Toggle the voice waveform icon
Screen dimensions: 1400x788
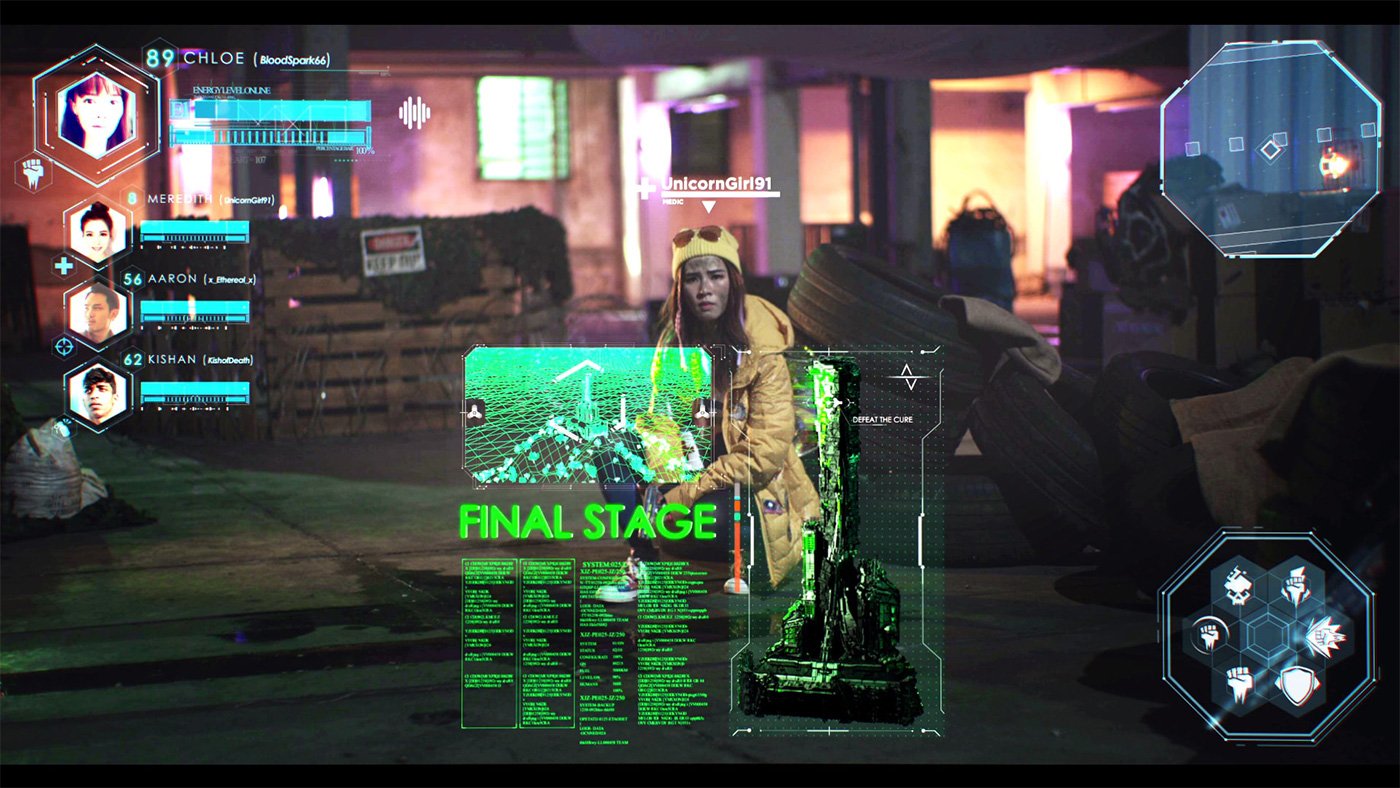point(414,112)
